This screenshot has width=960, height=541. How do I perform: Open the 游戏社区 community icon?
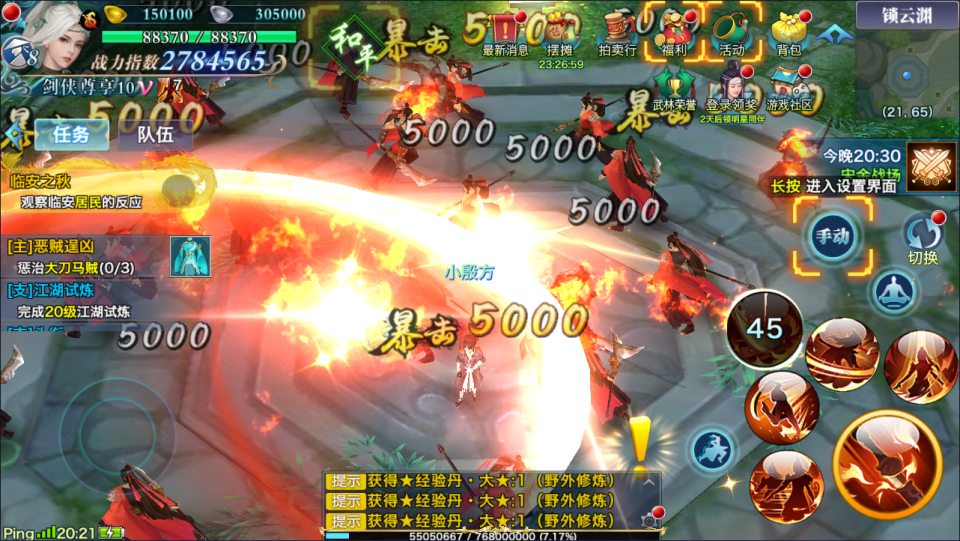(x=788, y=87)
